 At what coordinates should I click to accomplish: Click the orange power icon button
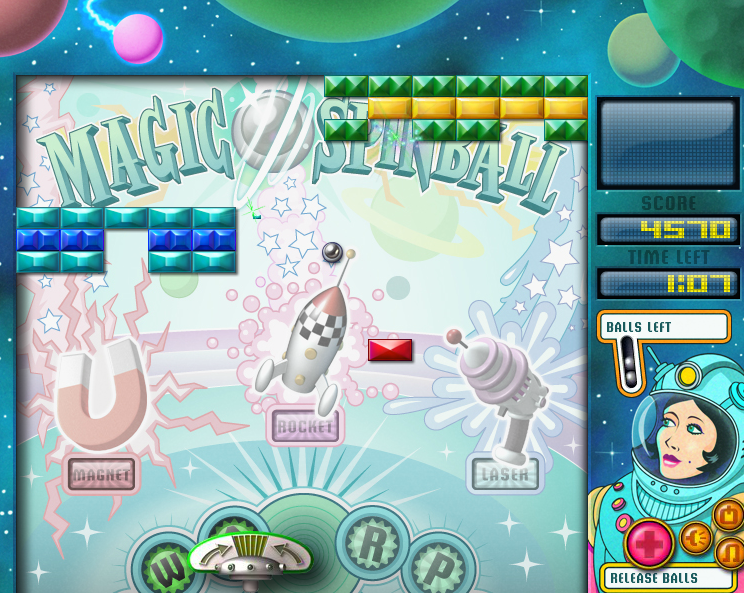point(728,516)
